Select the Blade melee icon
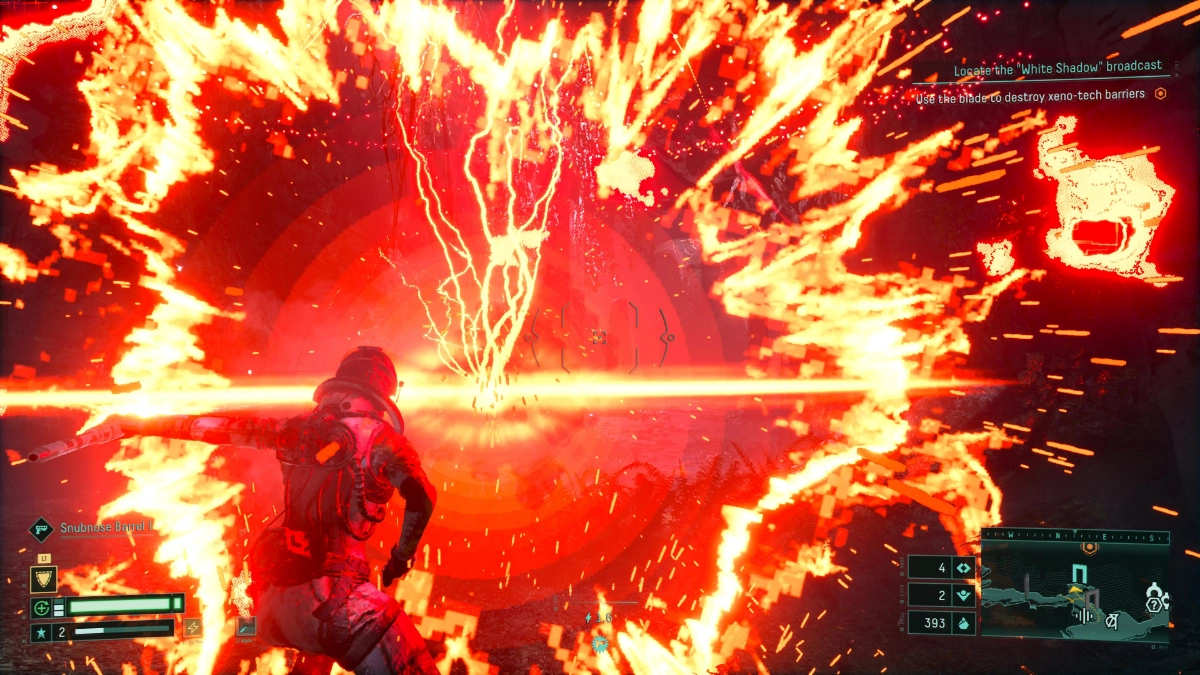 (x=245, y=627)
